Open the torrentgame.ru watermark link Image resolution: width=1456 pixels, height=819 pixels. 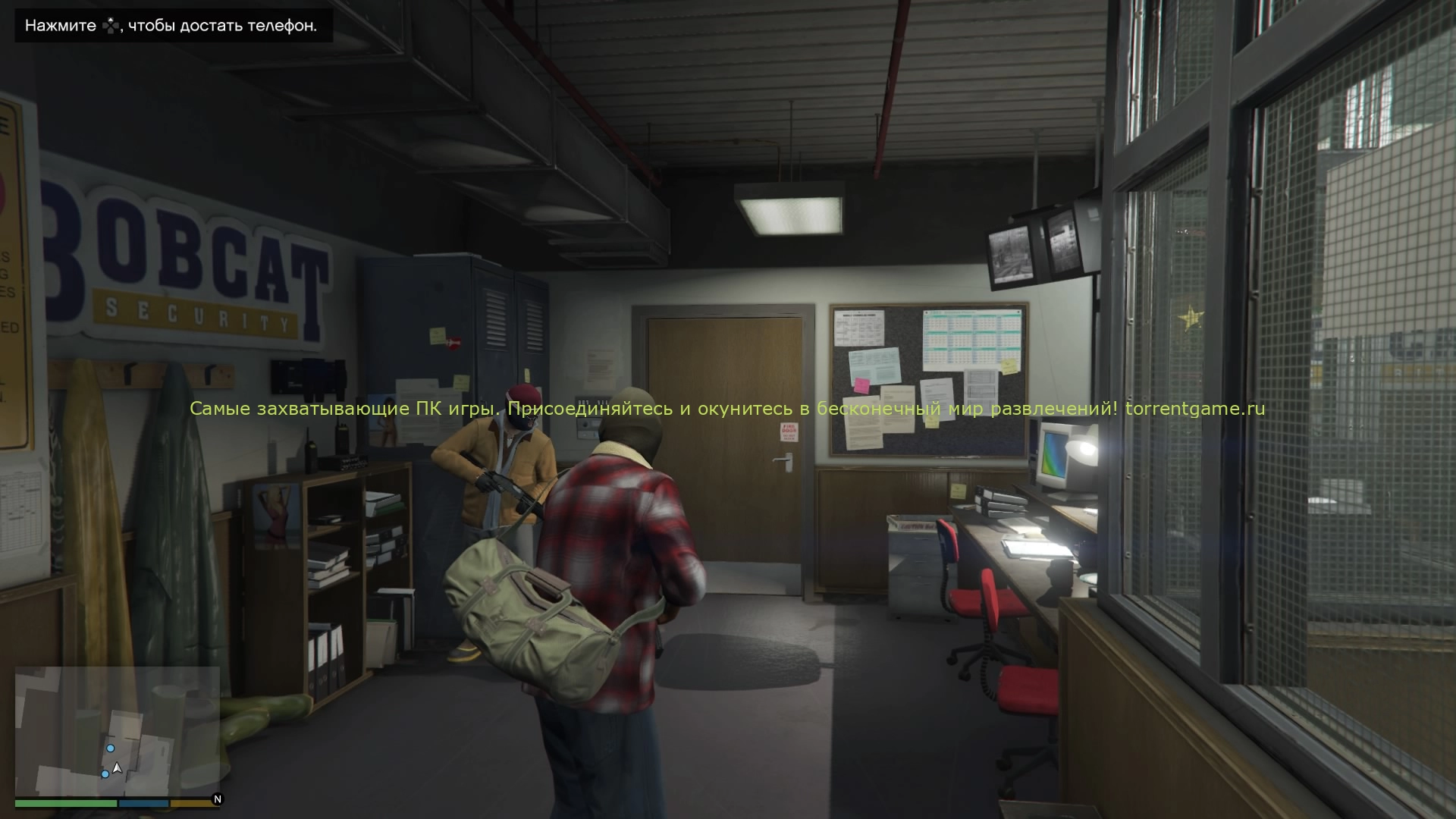click(x=1195, y=409)
